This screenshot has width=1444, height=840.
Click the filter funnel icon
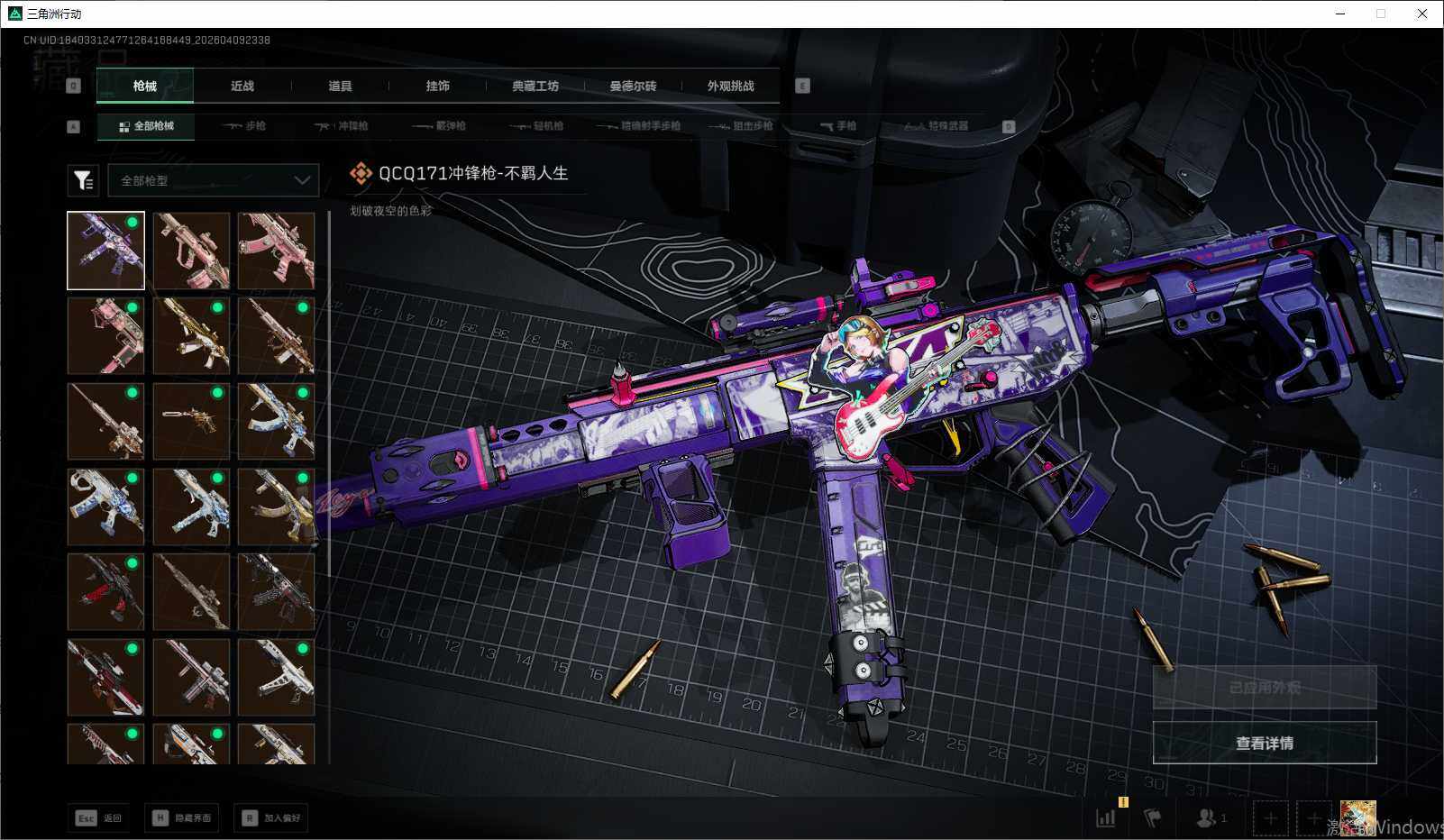(83, 180)
